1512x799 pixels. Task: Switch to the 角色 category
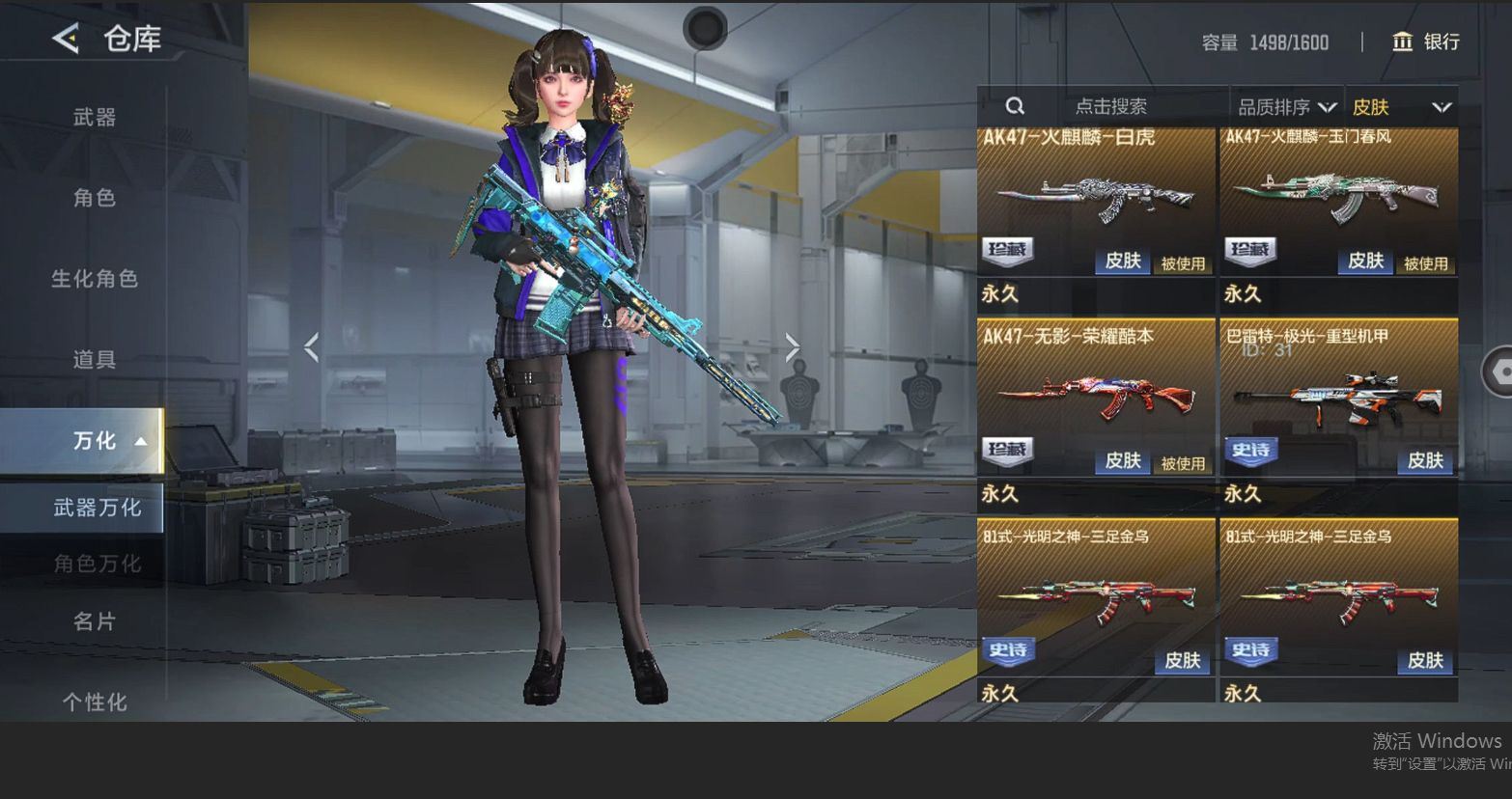pyautogui.click(x=95, y=198)
